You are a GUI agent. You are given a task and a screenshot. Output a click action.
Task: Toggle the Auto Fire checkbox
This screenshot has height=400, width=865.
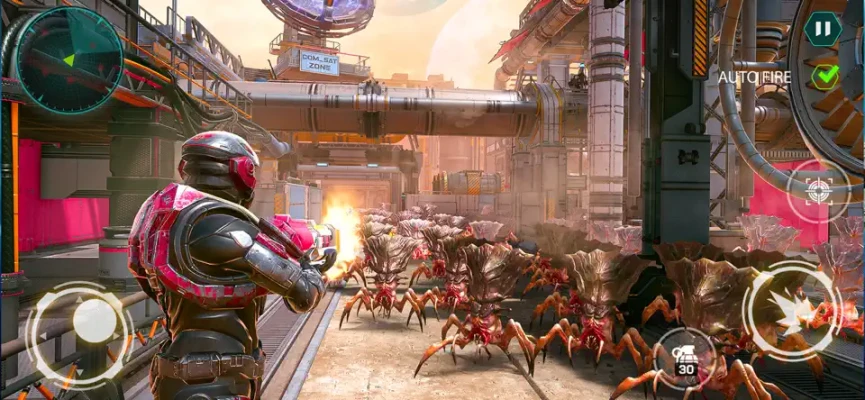point(825,76)
